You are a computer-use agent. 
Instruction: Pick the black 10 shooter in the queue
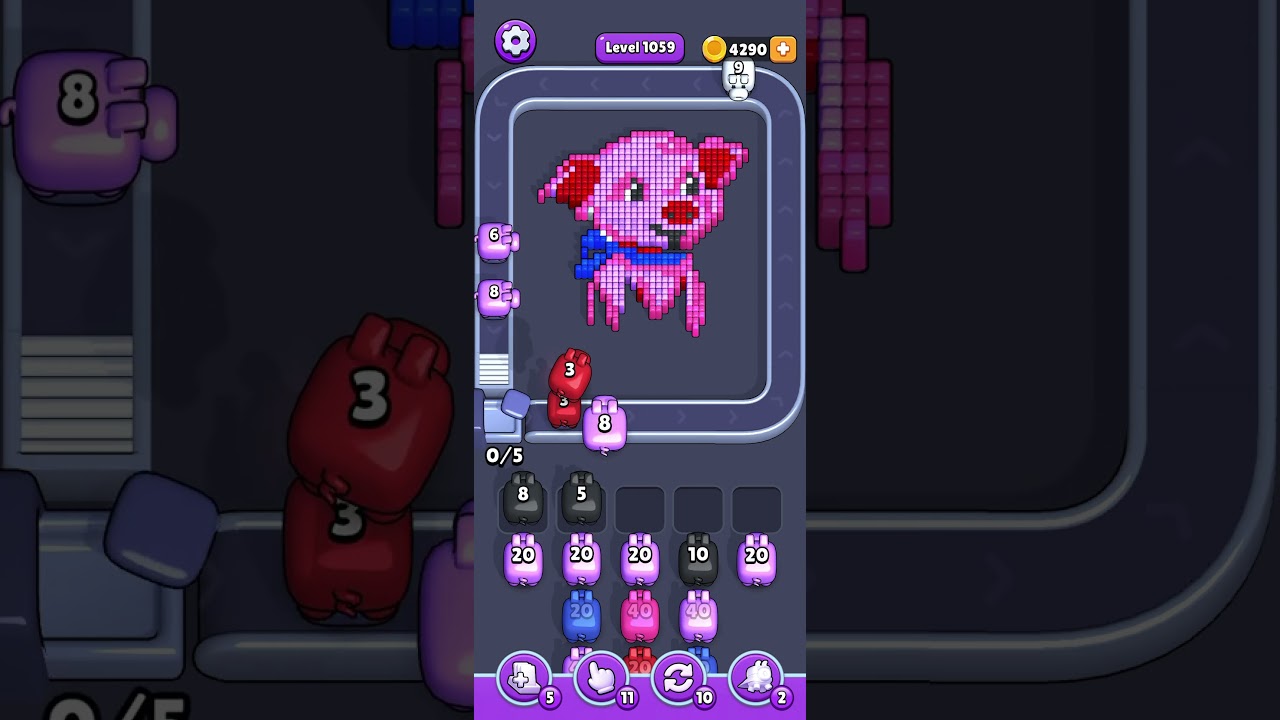pos(698,560)
